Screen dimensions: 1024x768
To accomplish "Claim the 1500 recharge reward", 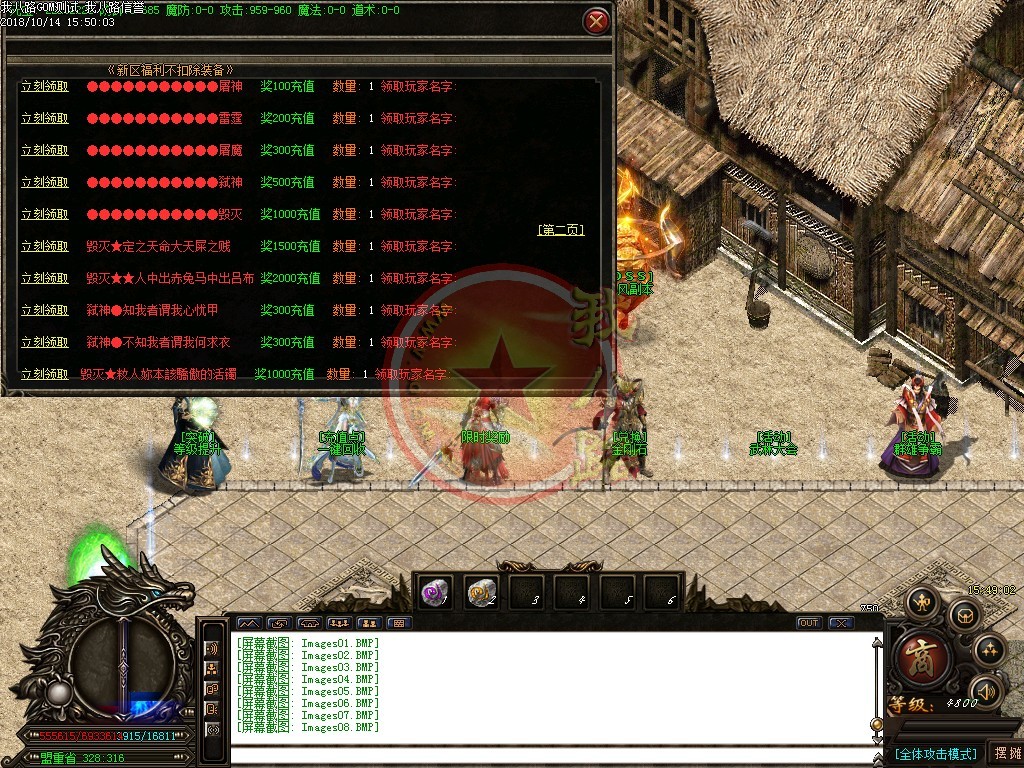I will coord(45,247).
